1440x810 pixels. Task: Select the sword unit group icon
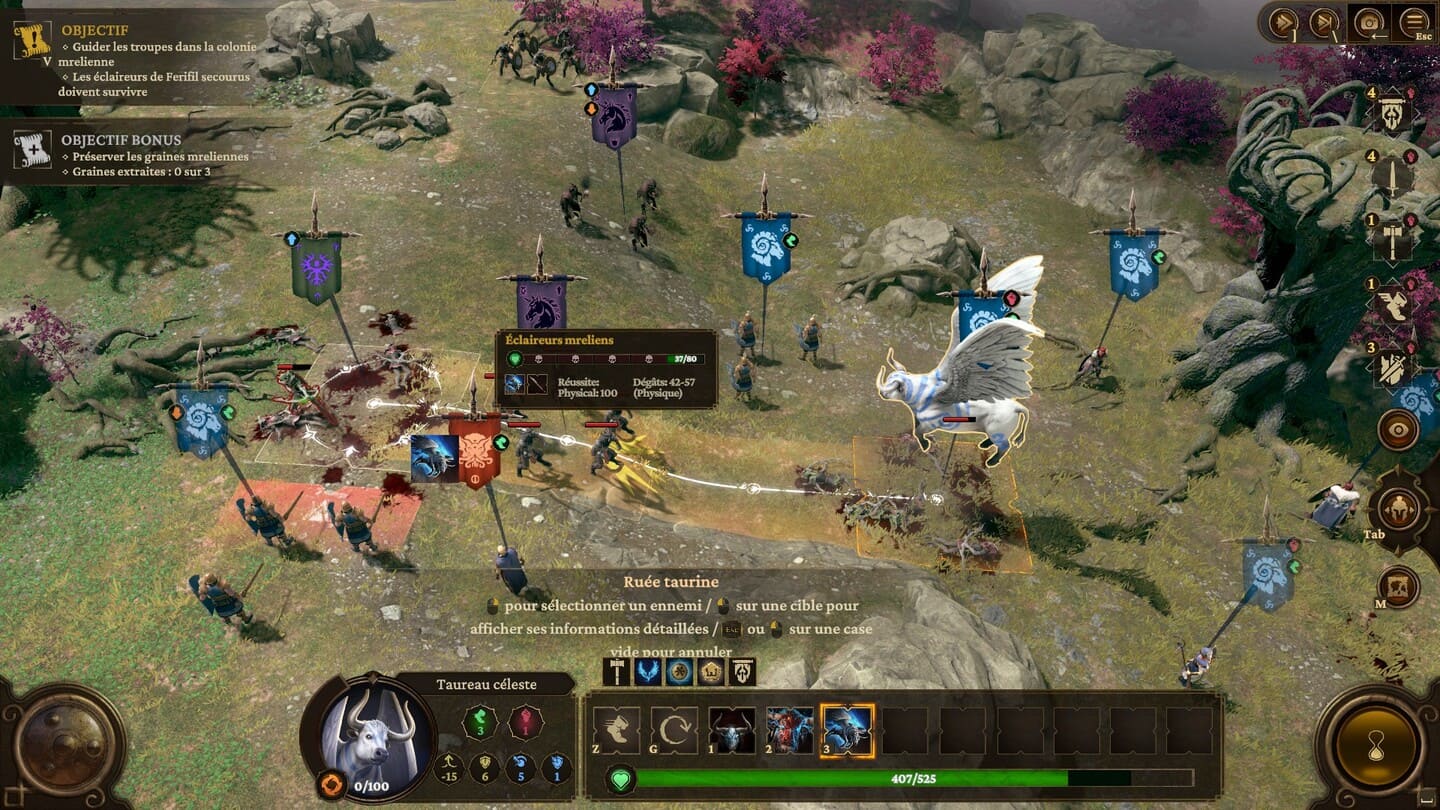click(x=1391, y=178)
